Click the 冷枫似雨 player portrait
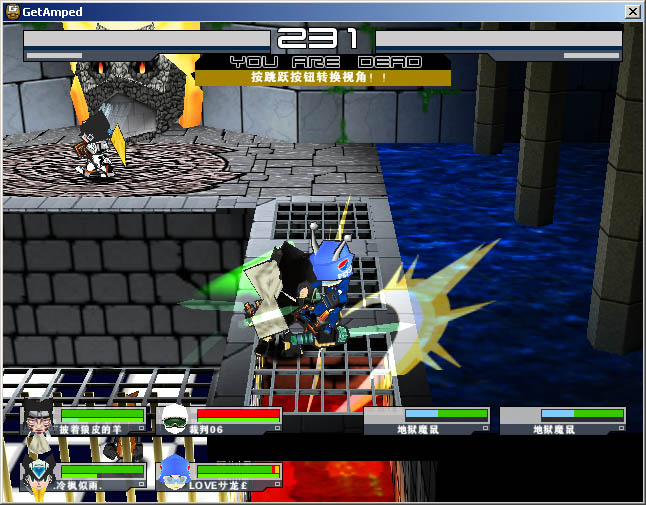646x505 pixels. 39,474
